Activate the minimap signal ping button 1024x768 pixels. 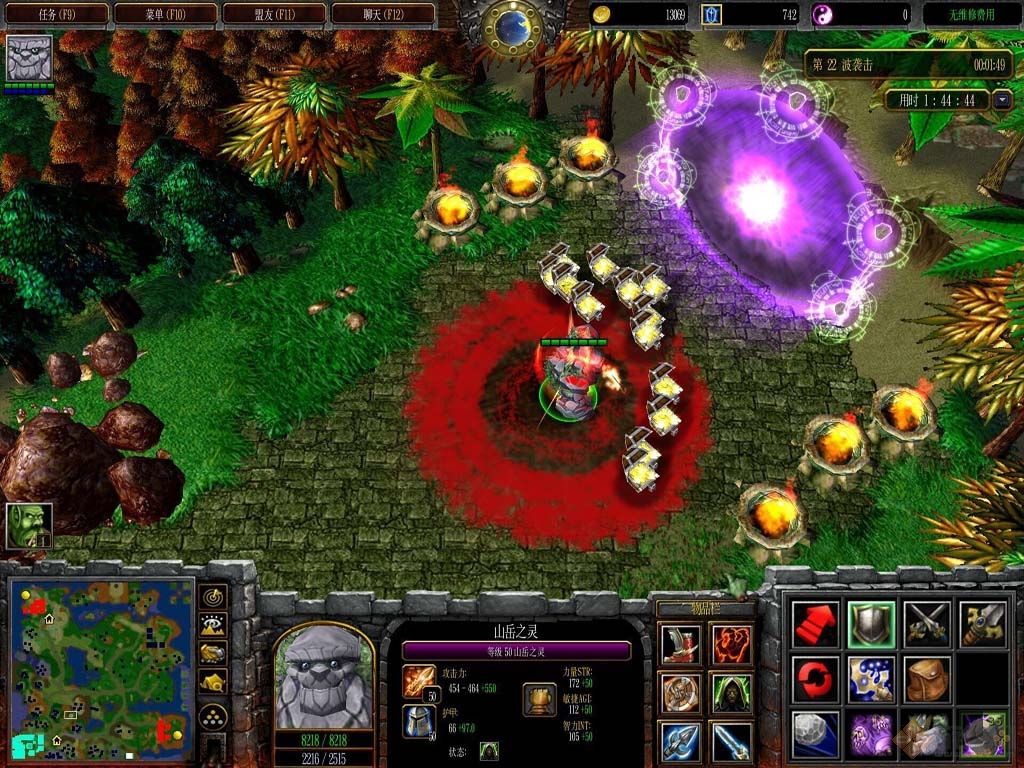point(213,597)
